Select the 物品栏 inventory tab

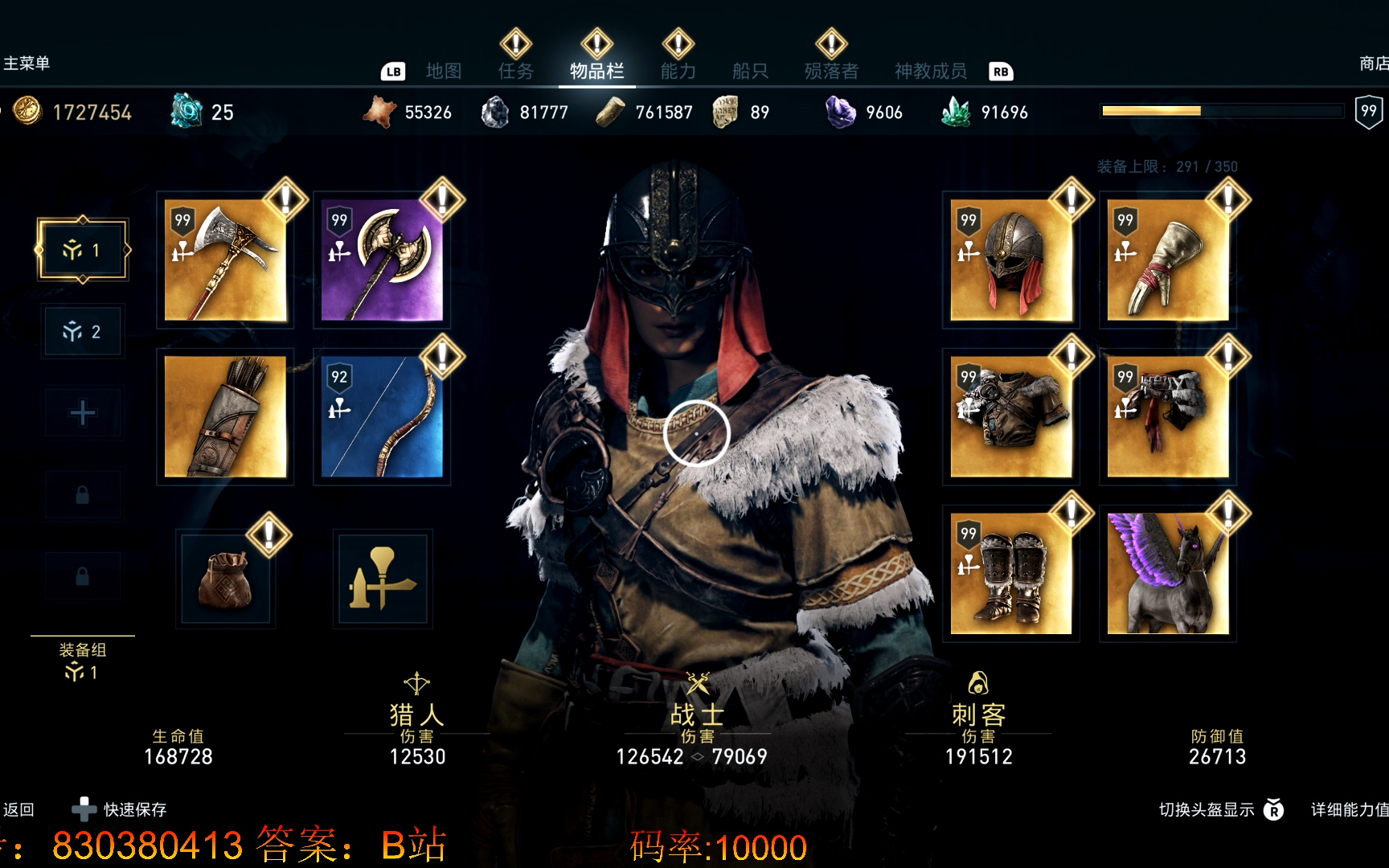click(596, 72)
